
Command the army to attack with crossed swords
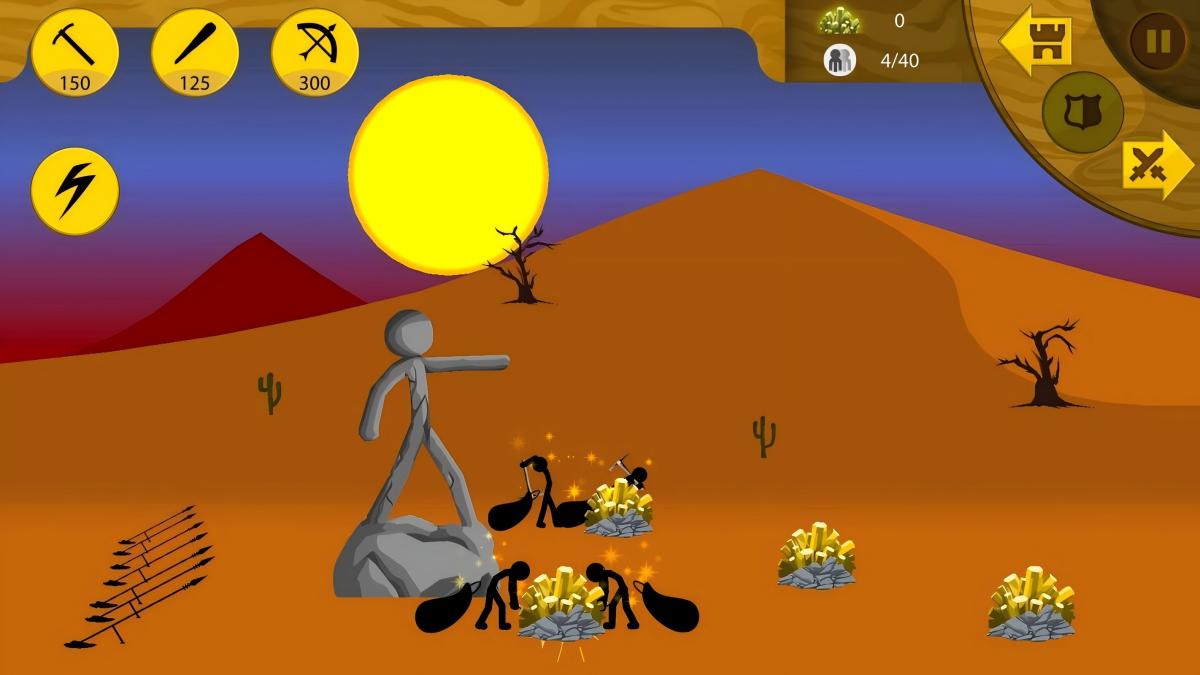[1154, 165]
